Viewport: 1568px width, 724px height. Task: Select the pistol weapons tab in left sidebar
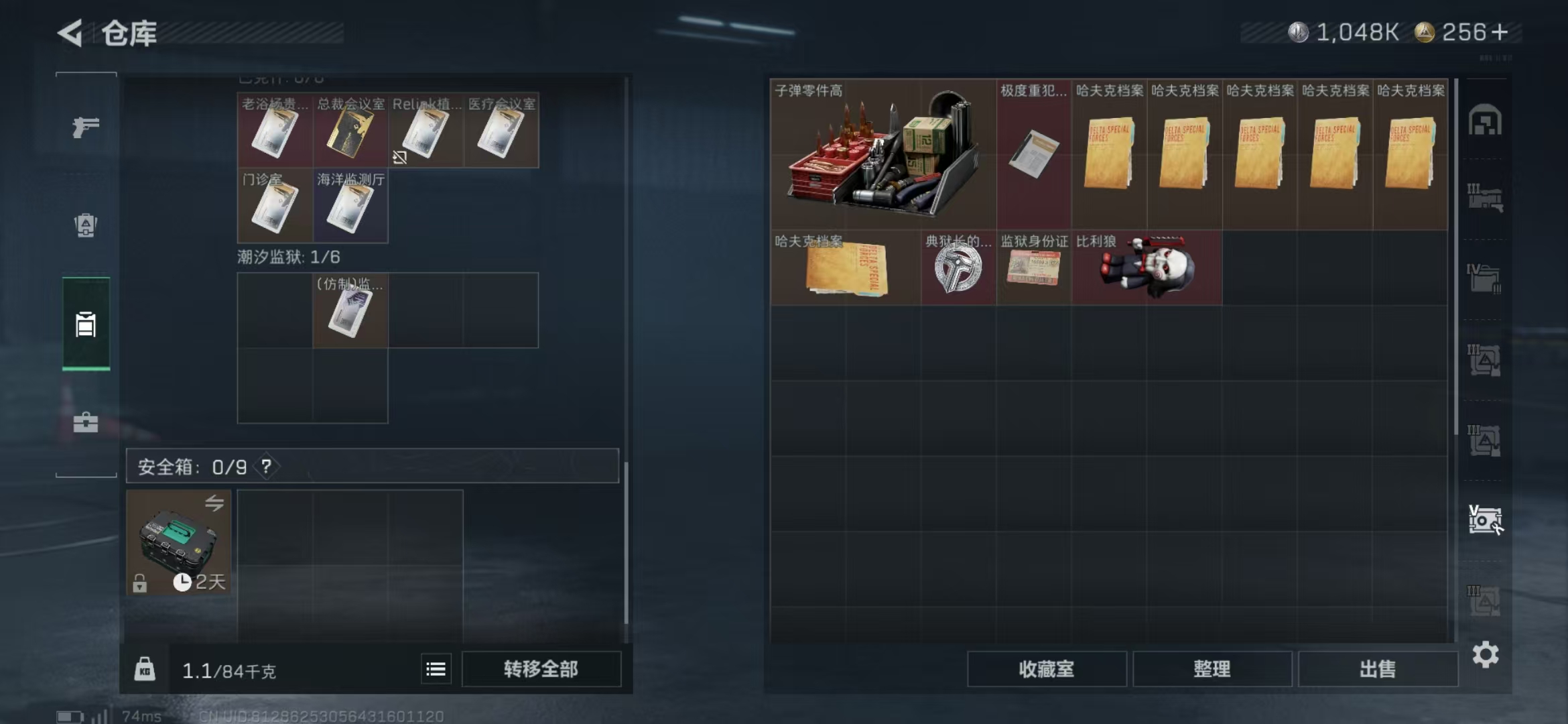[85, 126]
